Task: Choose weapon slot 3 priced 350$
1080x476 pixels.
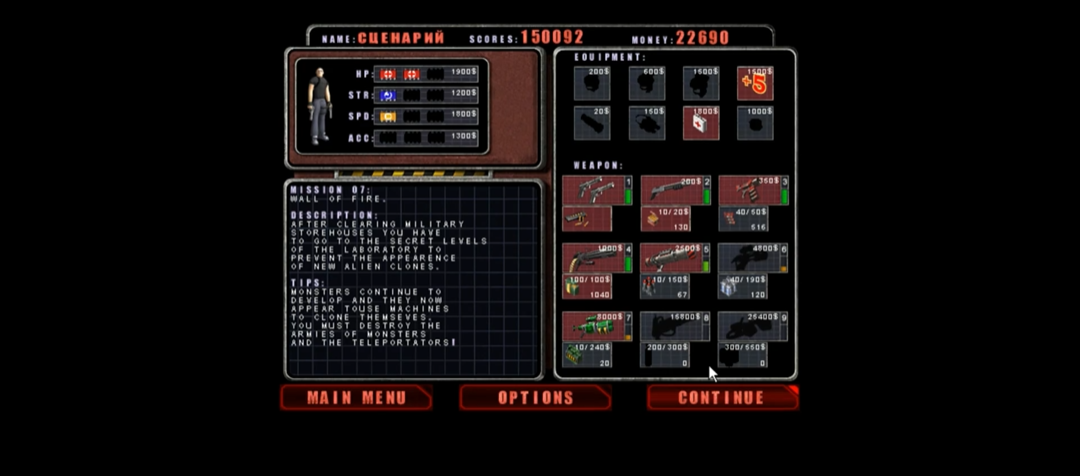Action: 752,190
